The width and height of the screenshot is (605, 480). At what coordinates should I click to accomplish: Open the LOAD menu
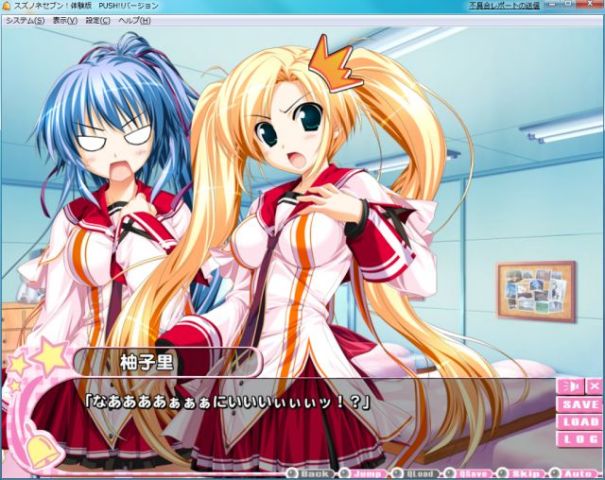pyautogui.click(x=580, y=421)
